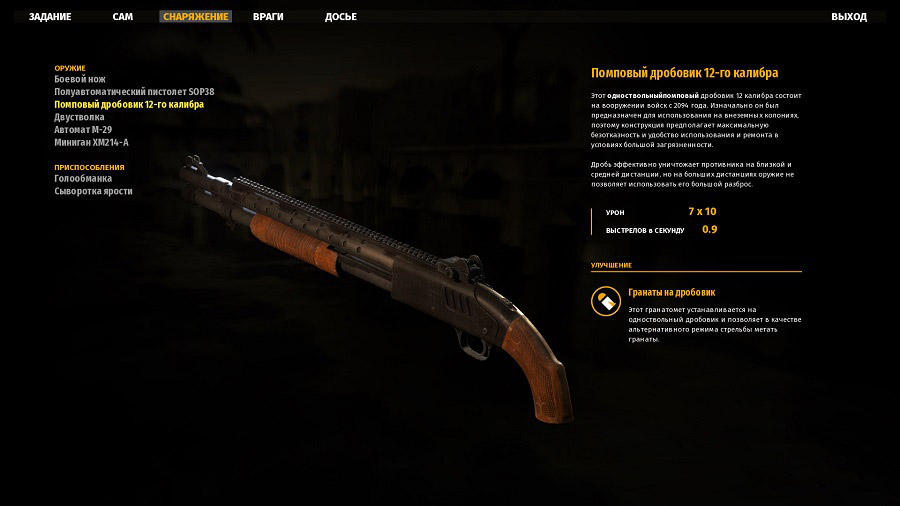This screenshot has height=506, width=900.
Task: Show the ВРАГИ tab
Action: [x=268, y=17]
